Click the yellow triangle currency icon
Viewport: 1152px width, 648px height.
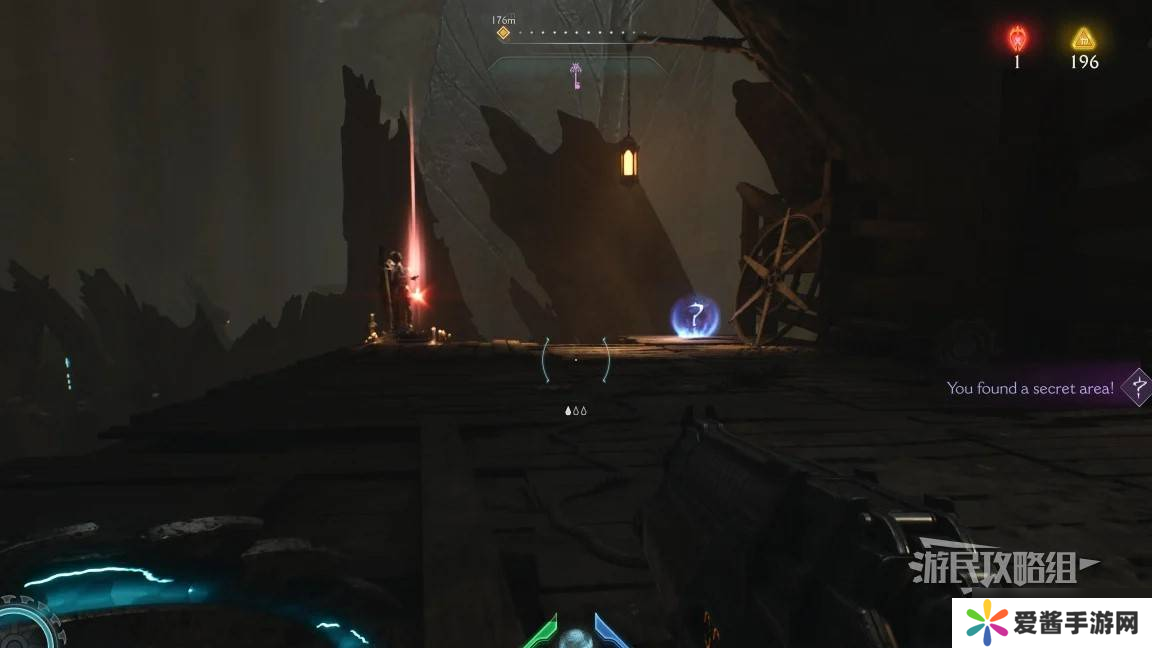click(x=1083, y=39)
